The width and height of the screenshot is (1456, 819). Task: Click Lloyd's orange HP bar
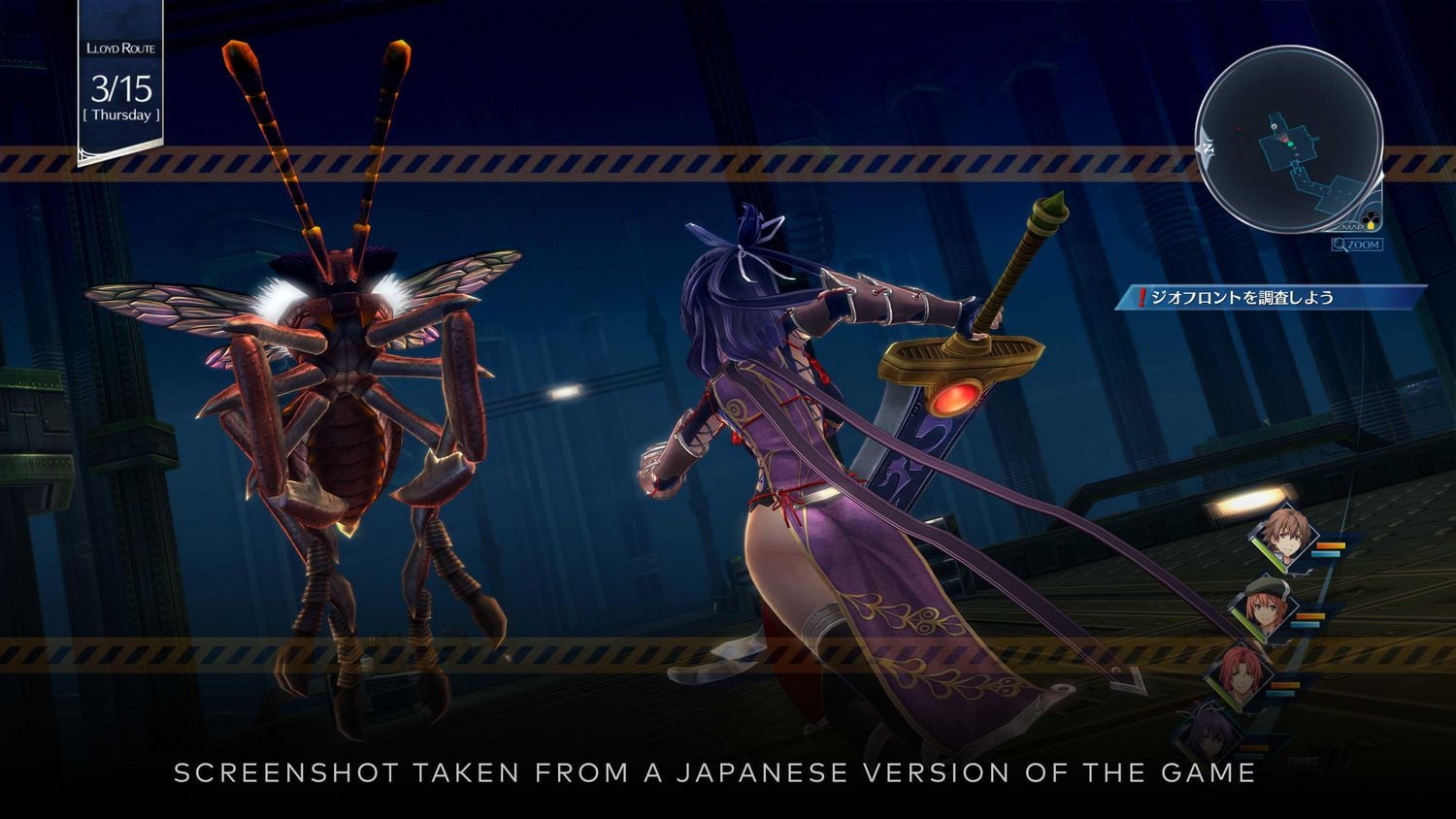click(x=1332, y=544)
